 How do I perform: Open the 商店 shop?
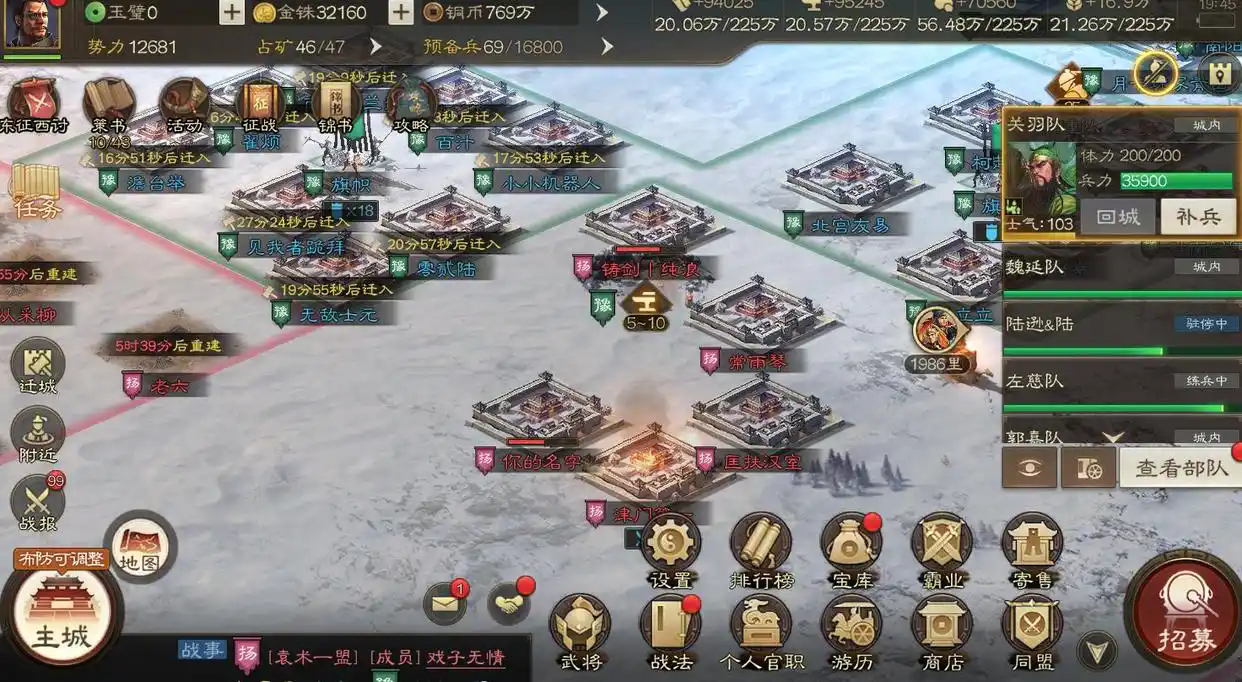tap(941, 628)
